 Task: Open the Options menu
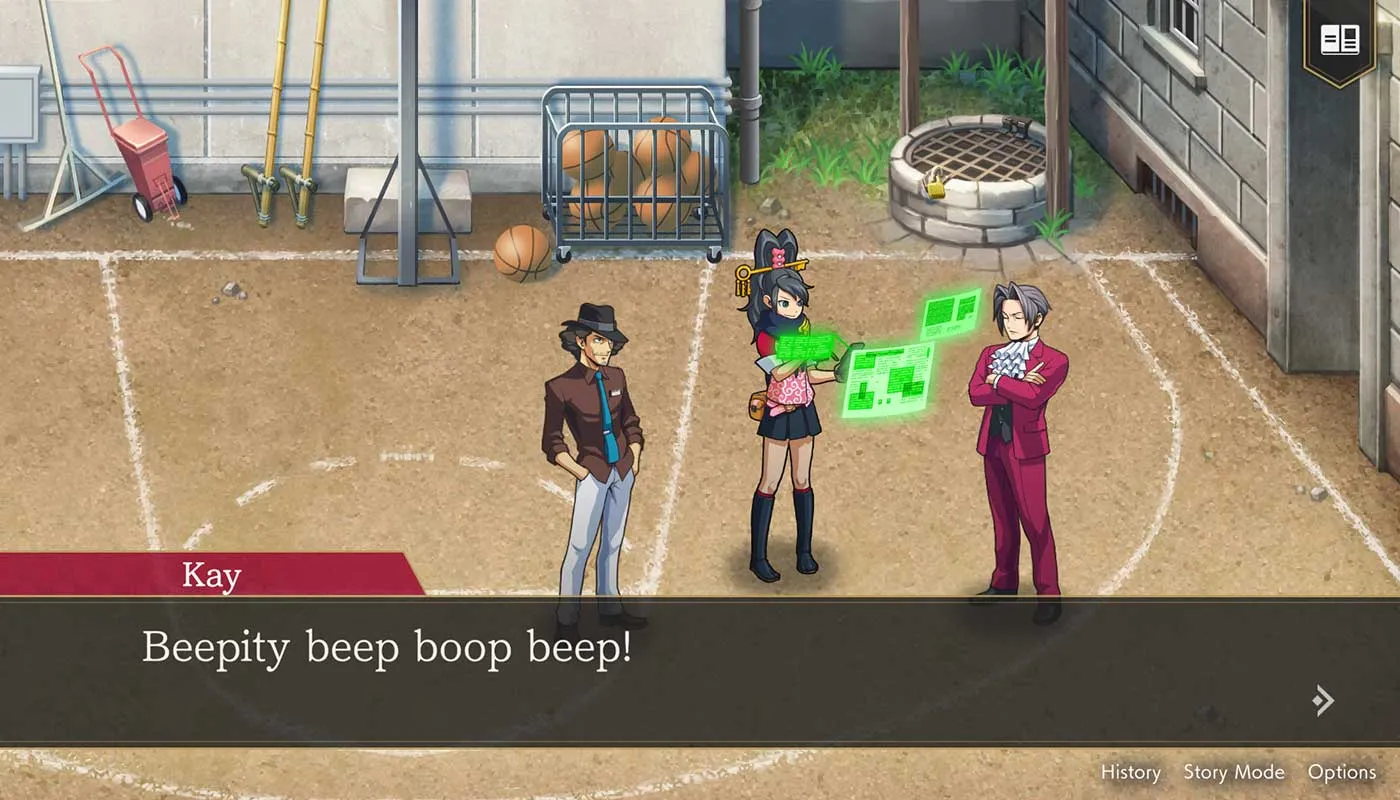click(x=1341, y=772)
